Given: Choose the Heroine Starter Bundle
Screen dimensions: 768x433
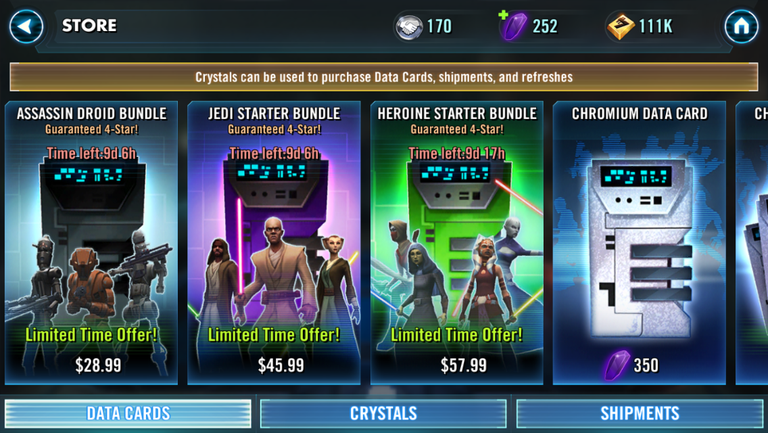Looking at the screenshot, I should click(457, 242).
